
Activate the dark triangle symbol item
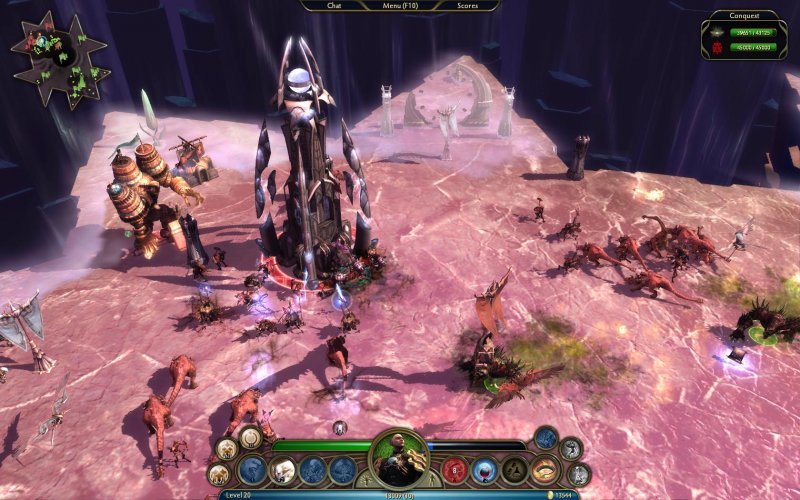pyautogui.click(x=515, y=469)
